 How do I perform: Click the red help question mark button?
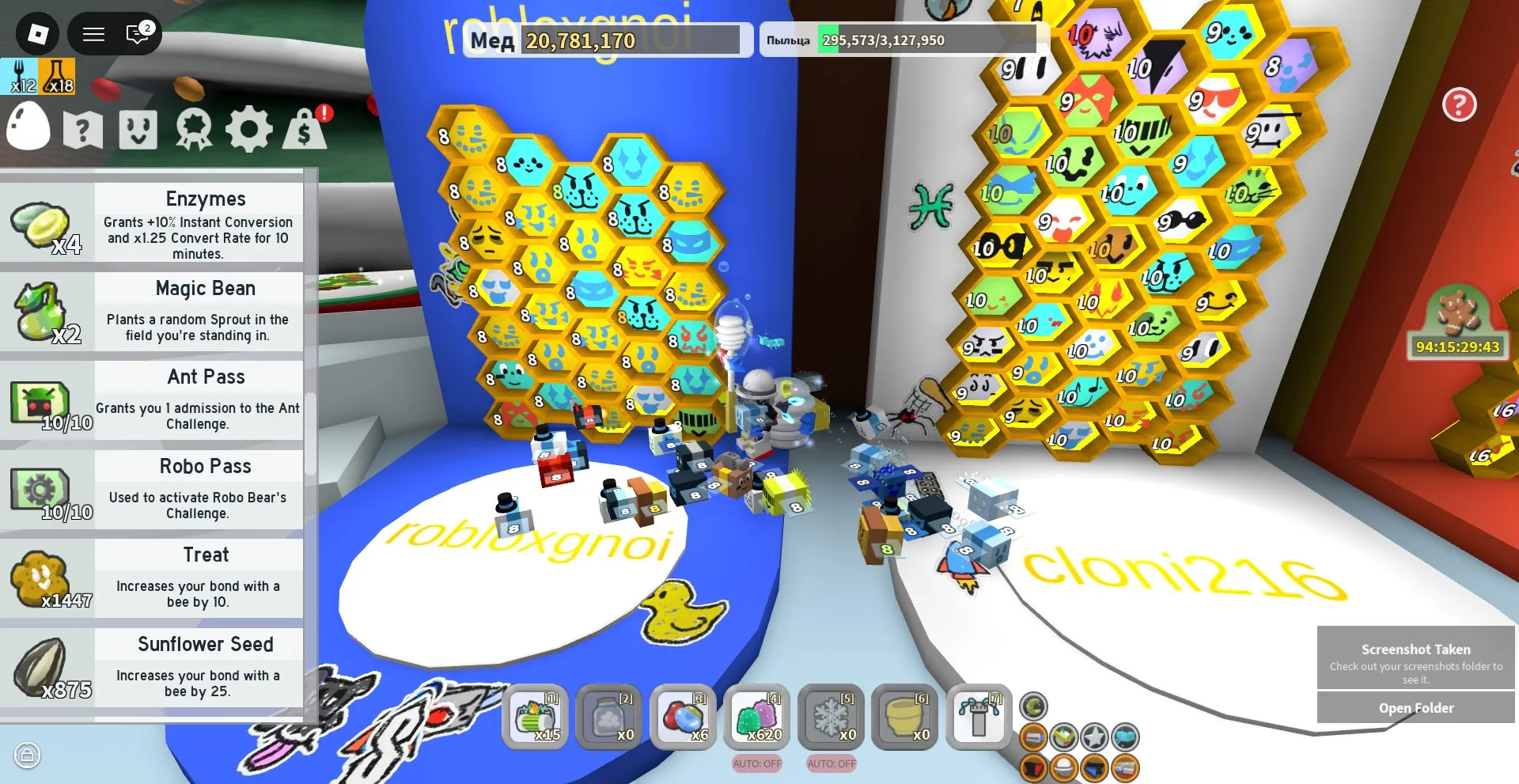[x=1460, y=104]
